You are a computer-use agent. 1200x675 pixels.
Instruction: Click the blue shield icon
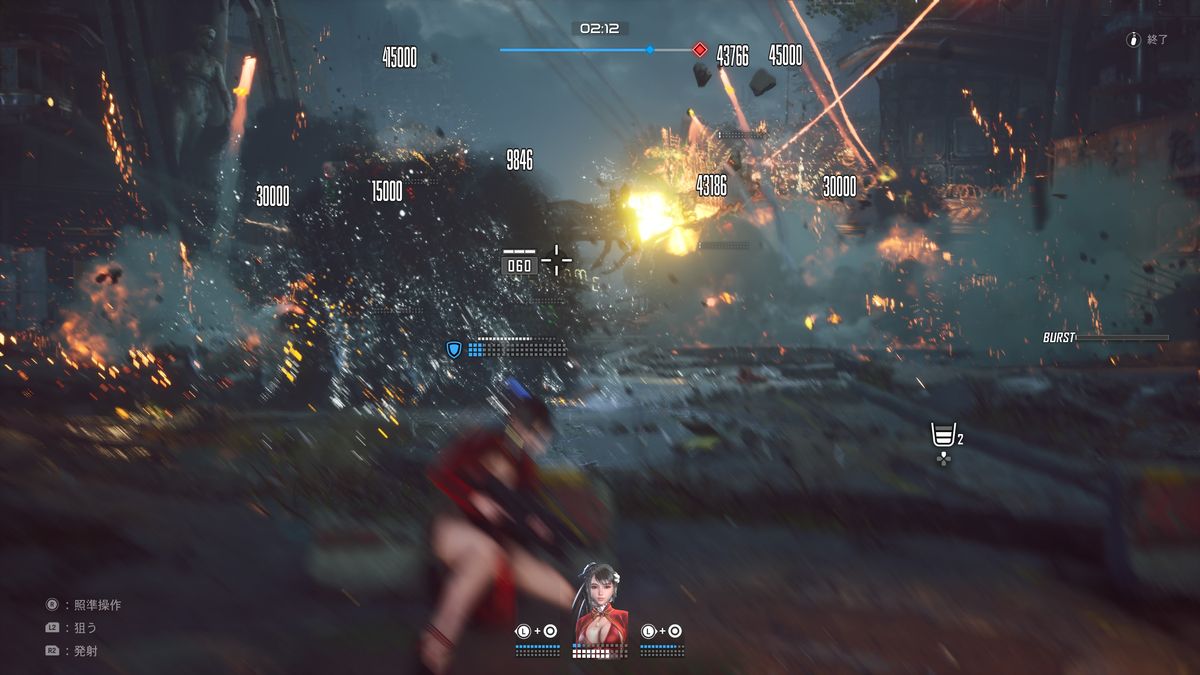click(x=454, y=348)
